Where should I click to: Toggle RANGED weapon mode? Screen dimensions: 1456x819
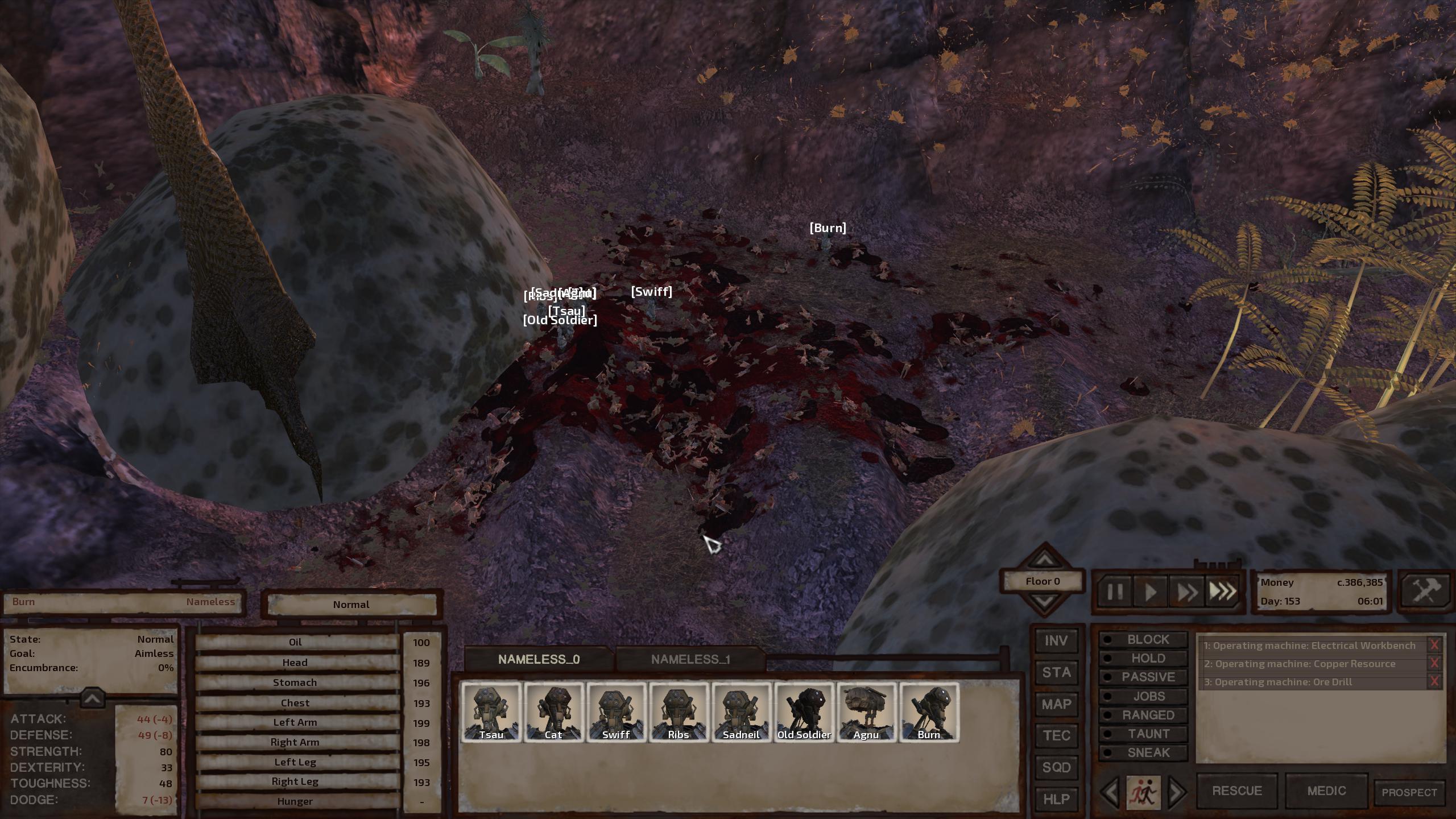point(1143,714)
